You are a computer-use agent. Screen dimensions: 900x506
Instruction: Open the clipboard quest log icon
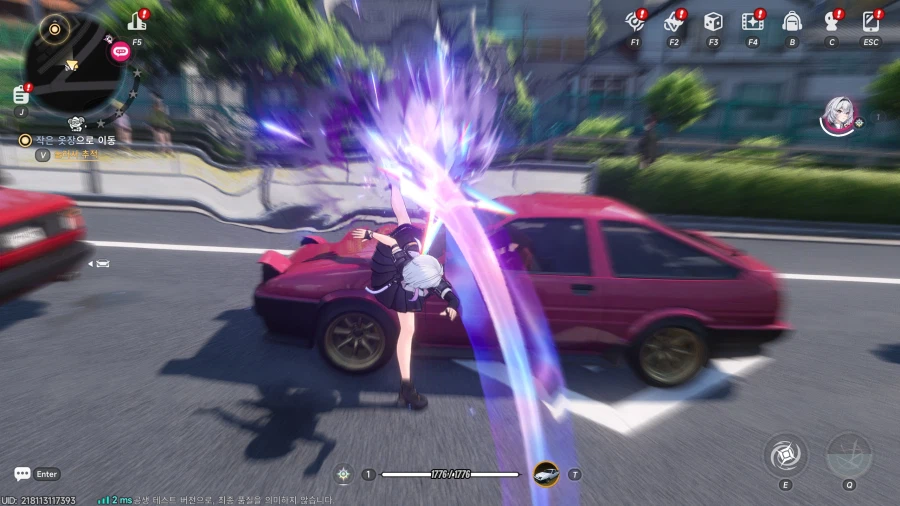(x=20, y=95)
